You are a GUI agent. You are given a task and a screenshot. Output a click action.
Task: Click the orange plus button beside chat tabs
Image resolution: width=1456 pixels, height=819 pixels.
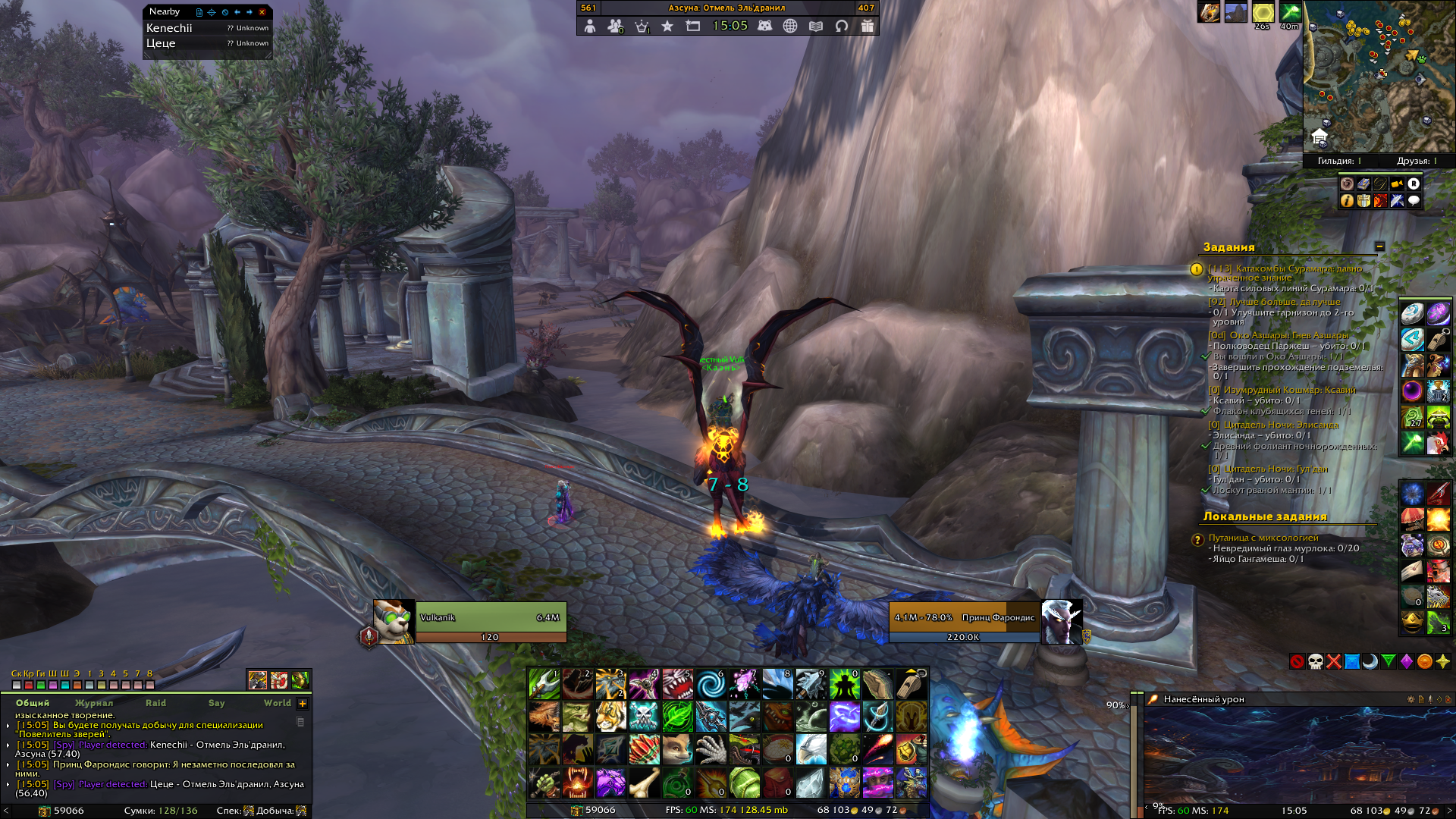pyautogui.click(x=303, y=704)
